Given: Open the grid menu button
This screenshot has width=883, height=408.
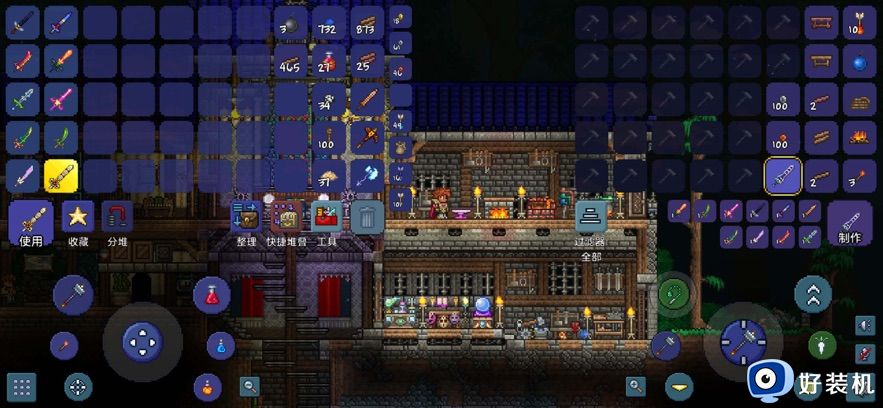Looking at the screenshot, I should [22, 386].
